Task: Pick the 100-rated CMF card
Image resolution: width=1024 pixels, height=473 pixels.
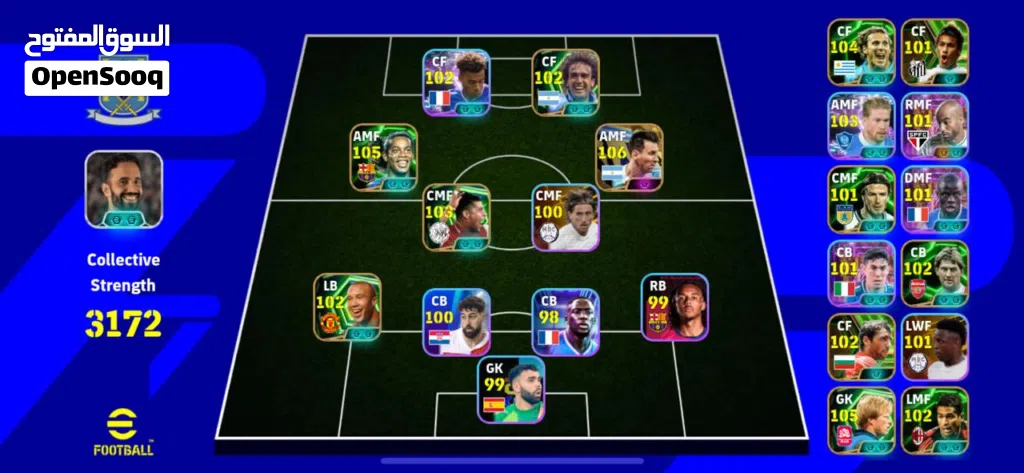Action: coord(566,216)
